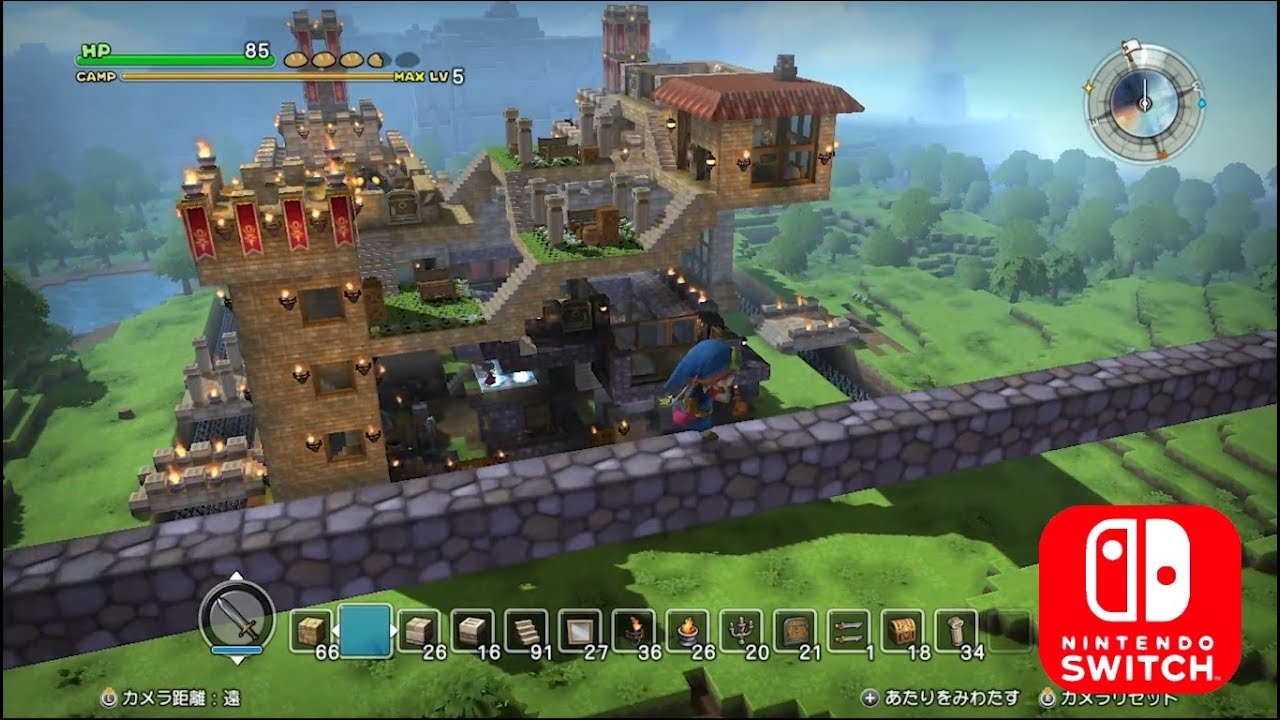Select the fire brazier slot with 26
1280x720 pixels.
point(688,632)
